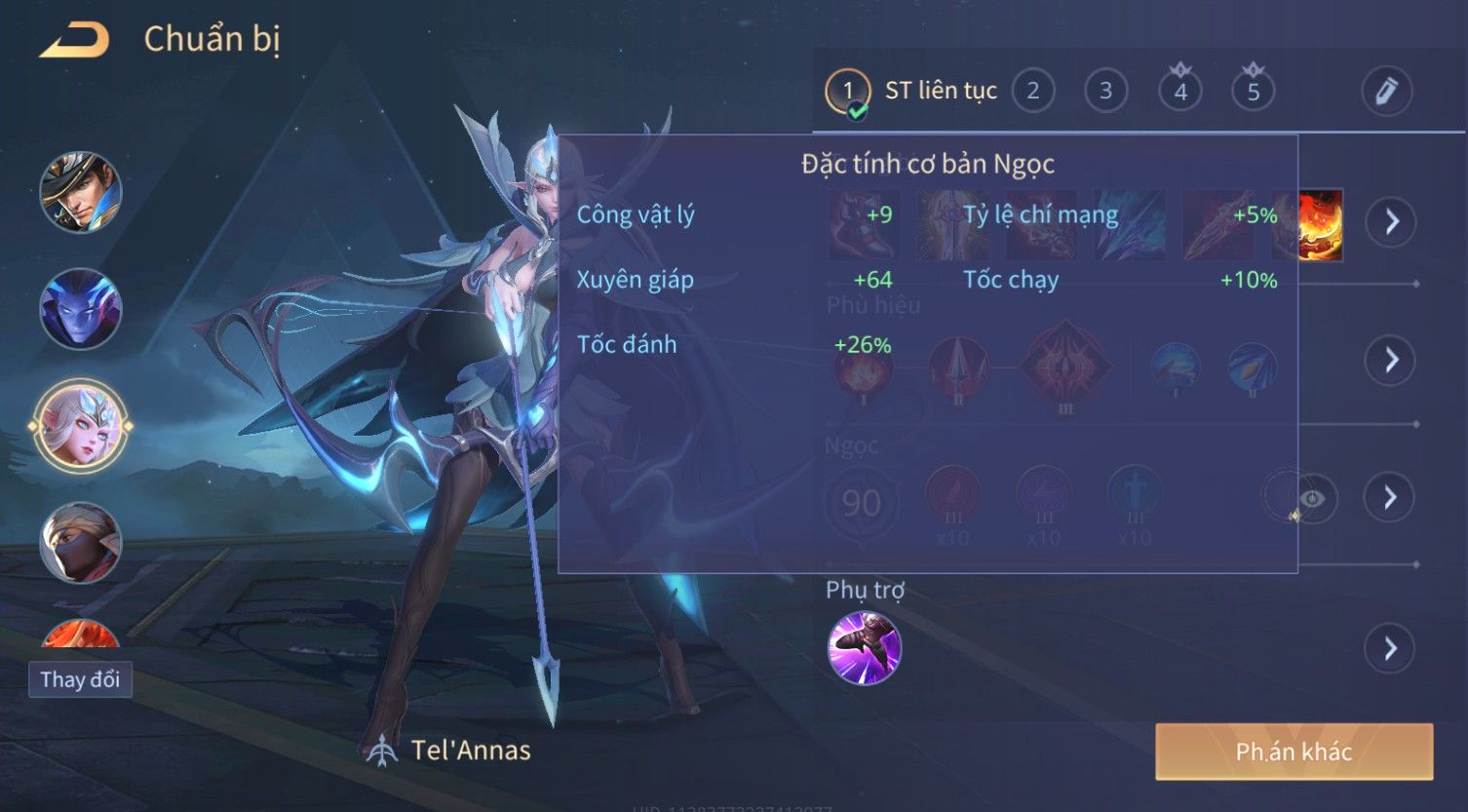Image resolution: width=1468 pixels, height=812 pixels.
Task: Switch to build preset 4
Action: pos(1179,92)
